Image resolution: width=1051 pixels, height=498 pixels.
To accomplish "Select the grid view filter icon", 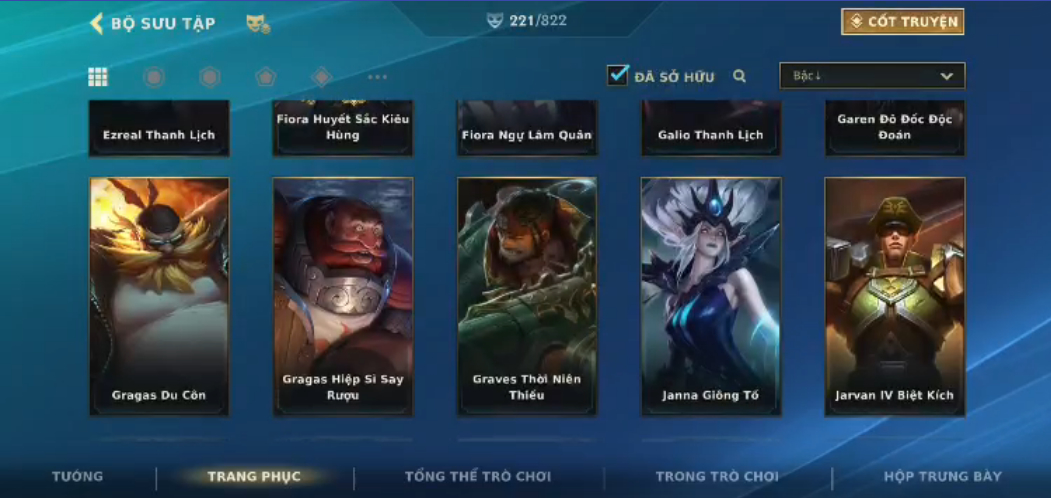I will click(98, 77).
